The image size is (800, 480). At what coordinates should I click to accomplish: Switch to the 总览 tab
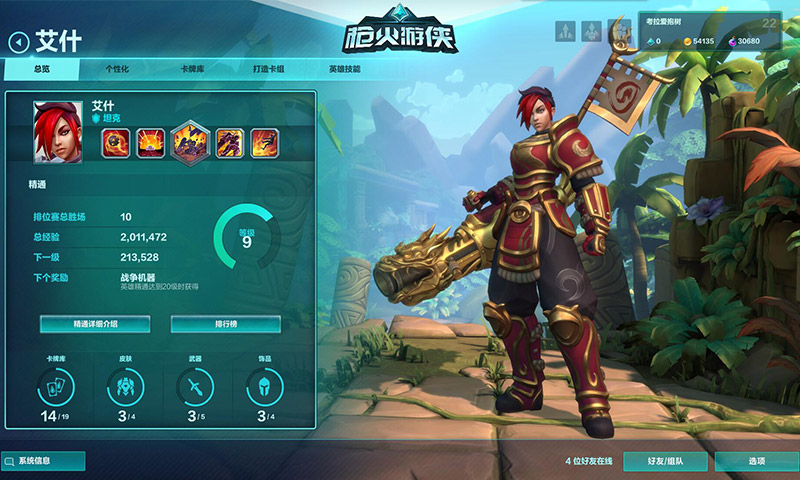pyautogui.click(x=41, y=69)
